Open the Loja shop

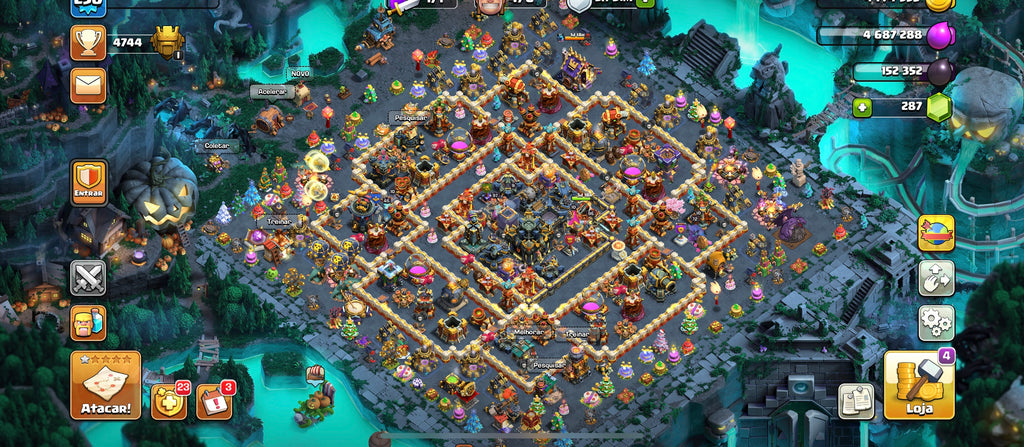click(918, 385)
